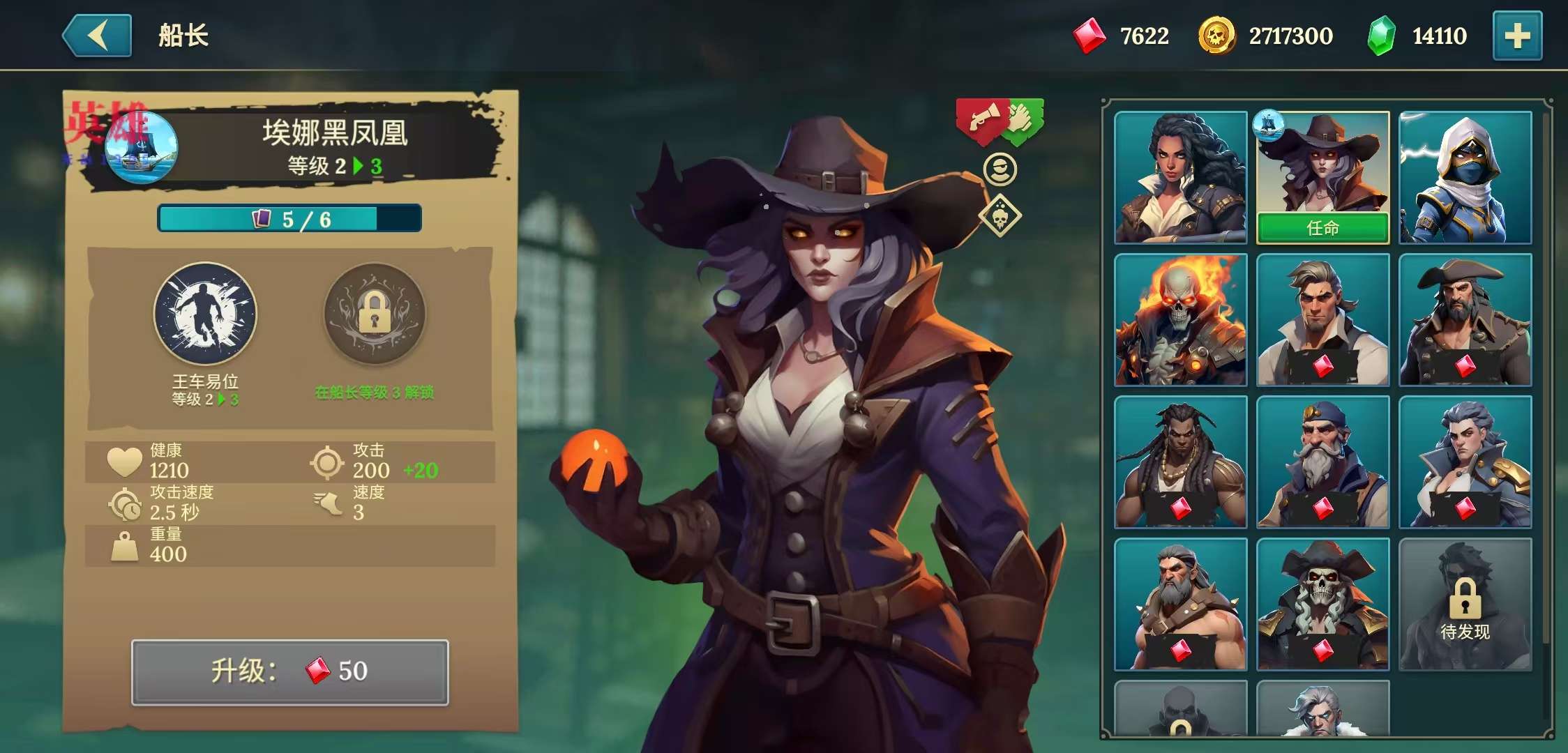Click the red and green faction badge
This screenshot has width=1568, height=753.
click(x=1000, y=121)
